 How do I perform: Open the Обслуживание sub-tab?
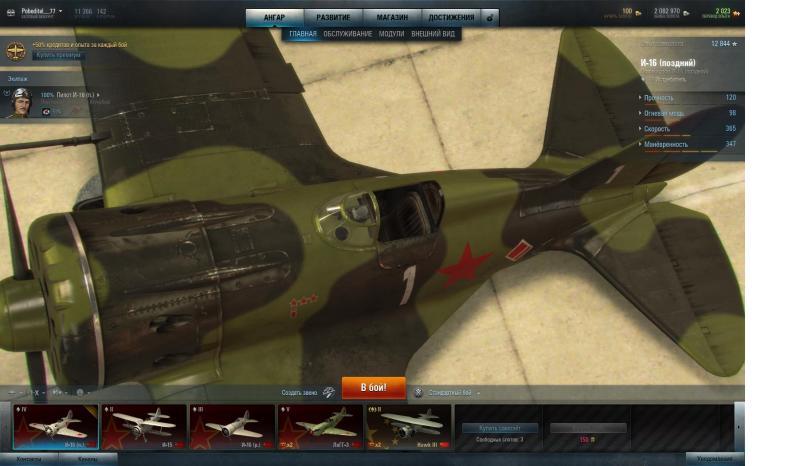coord(348,34)
